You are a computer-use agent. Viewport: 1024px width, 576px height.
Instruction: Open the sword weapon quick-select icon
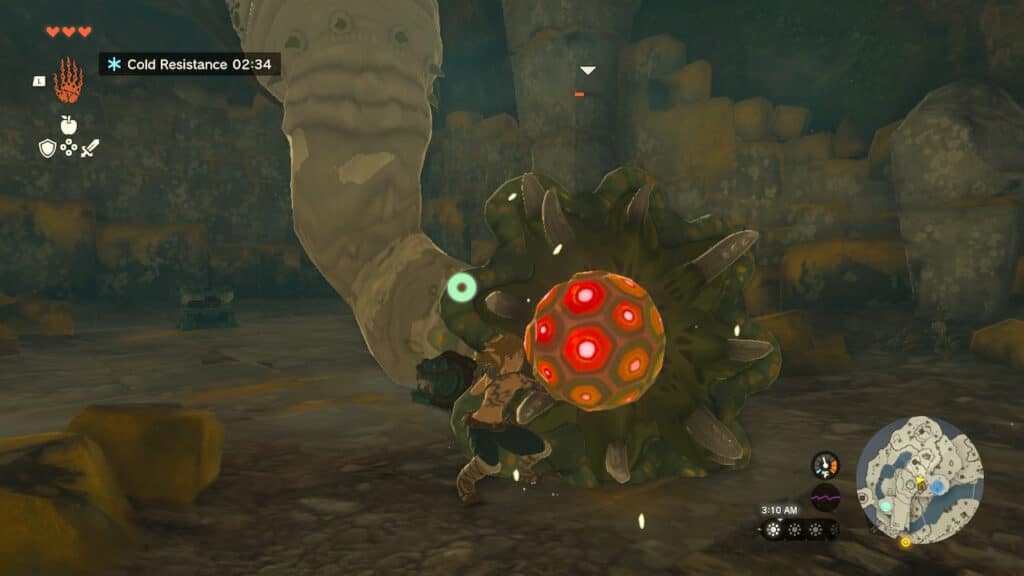pos(91,148)
